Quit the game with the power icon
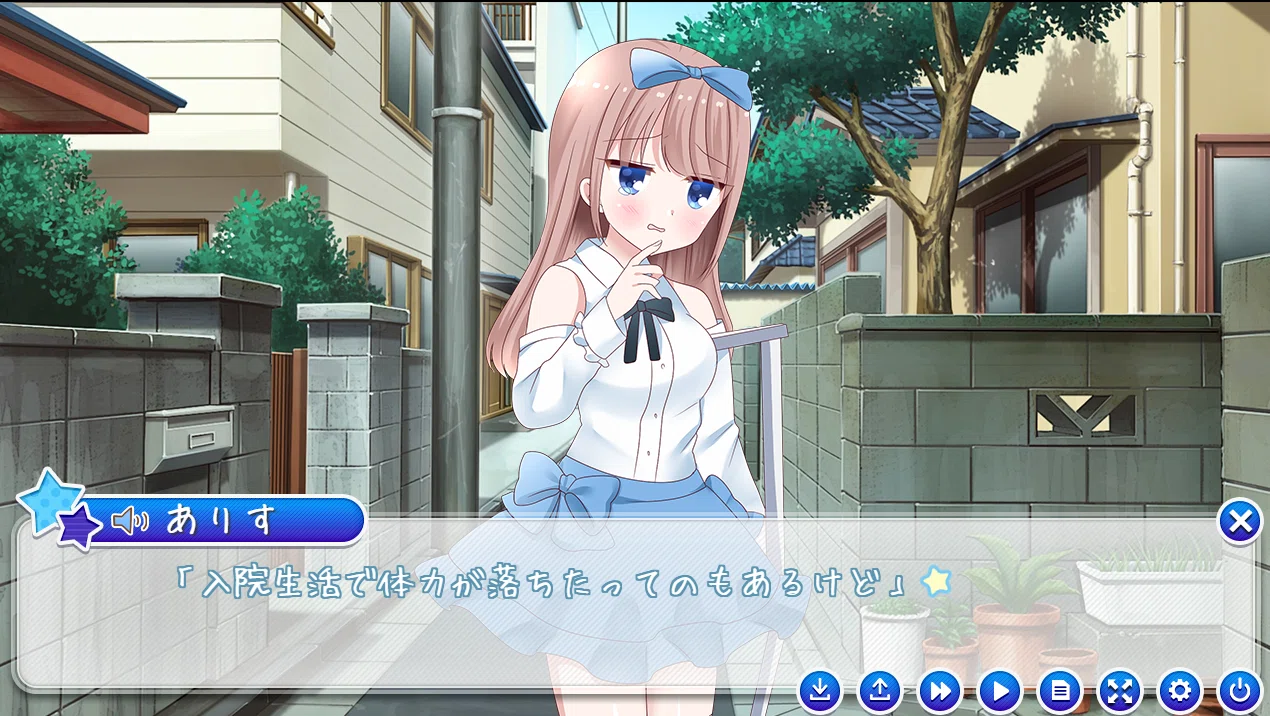The height and width of the screenshot is (716, 1270). click(x=1240, y=690)
